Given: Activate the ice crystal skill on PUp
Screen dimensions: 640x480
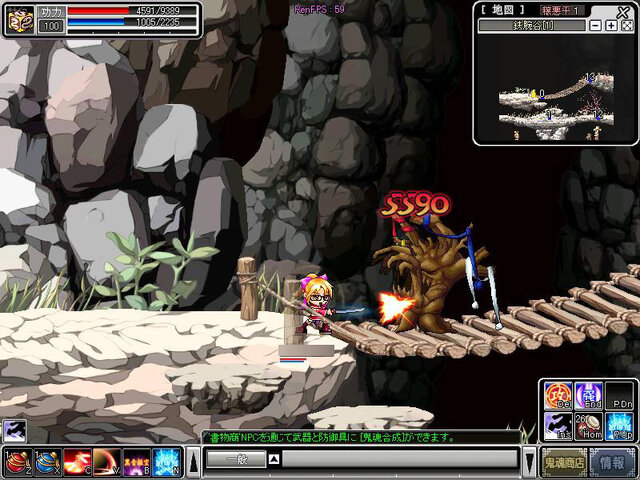Looking at the screenshot, I should (x=620, y=426).
